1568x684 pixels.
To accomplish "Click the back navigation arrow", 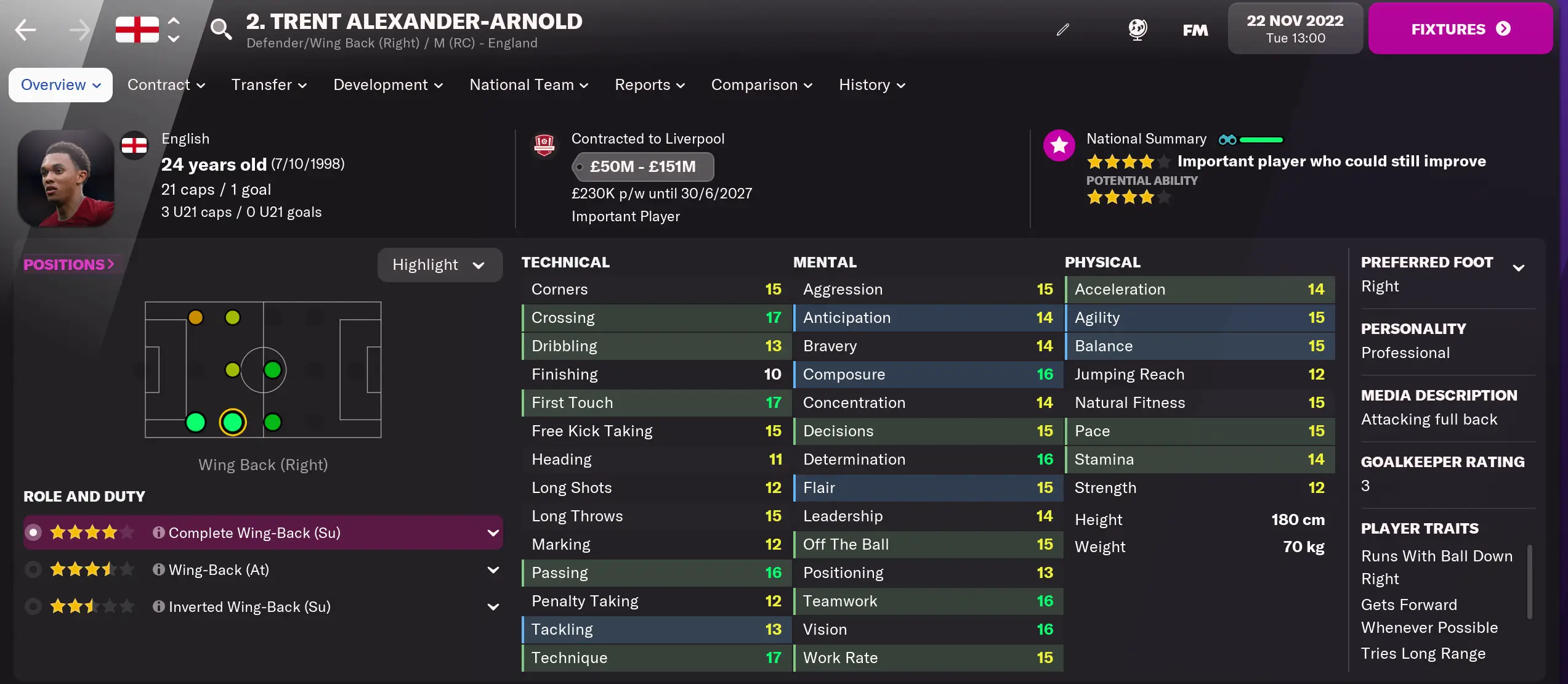I will [x=25, y=29].
